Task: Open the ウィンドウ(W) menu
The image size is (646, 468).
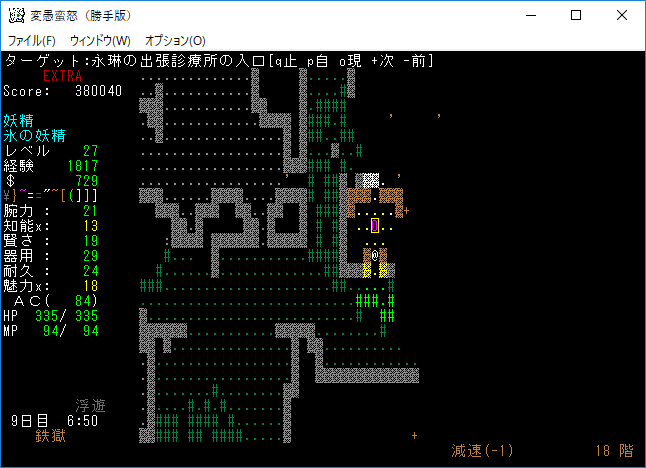Action: click(100, 40)
